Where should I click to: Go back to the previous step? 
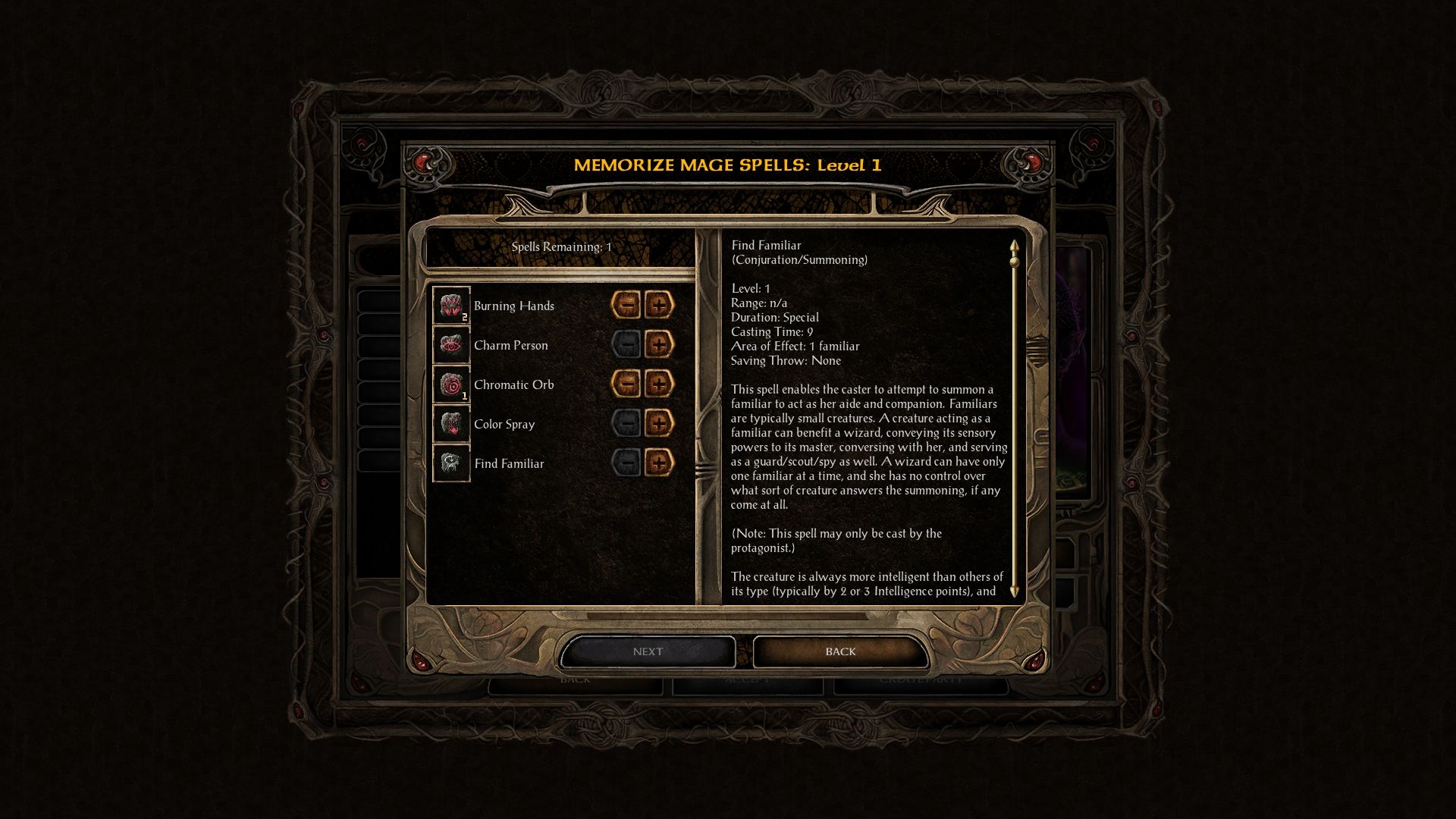pyautogui.click(x=840, y=651)
